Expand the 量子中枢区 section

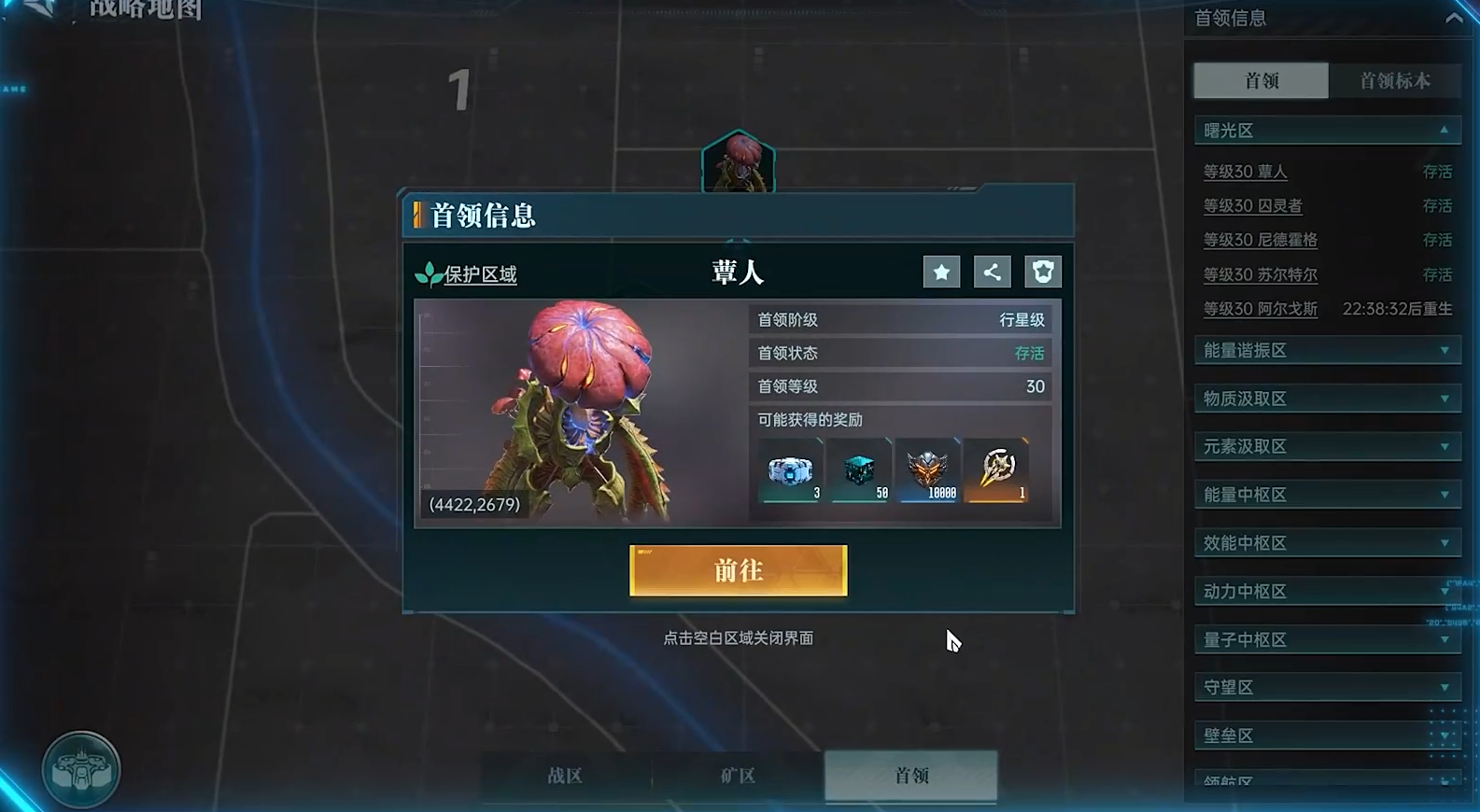(1326, 639)
